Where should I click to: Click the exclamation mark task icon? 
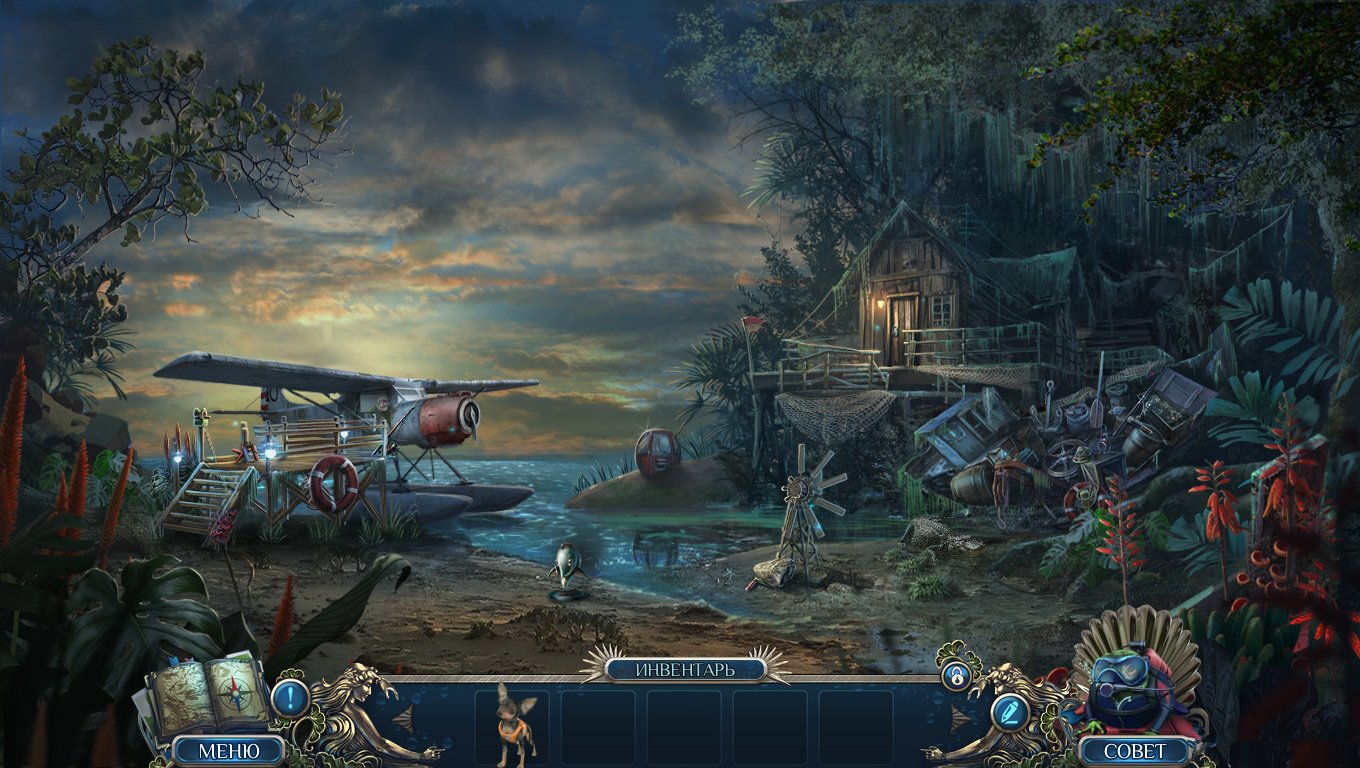(x=290, y=697)
